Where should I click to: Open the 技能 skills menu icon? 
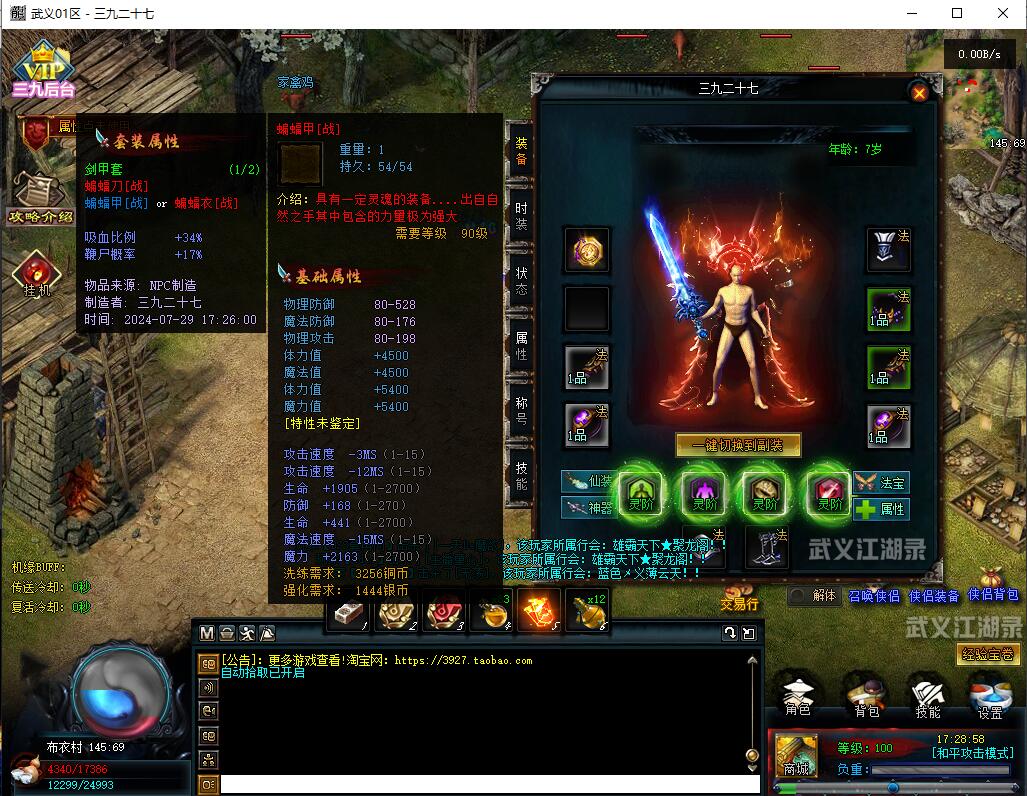coord(928,696)
